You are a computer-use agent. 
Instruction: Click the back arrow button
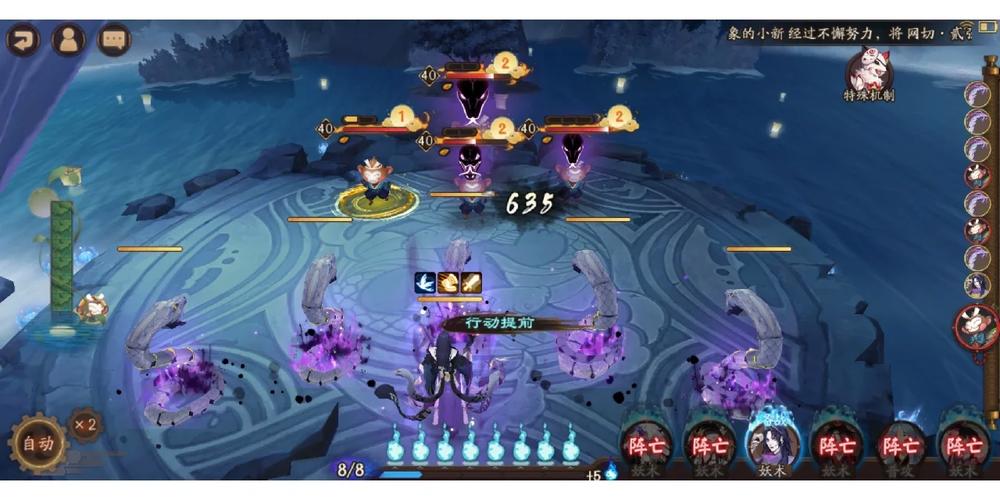[x=22, y=40]
